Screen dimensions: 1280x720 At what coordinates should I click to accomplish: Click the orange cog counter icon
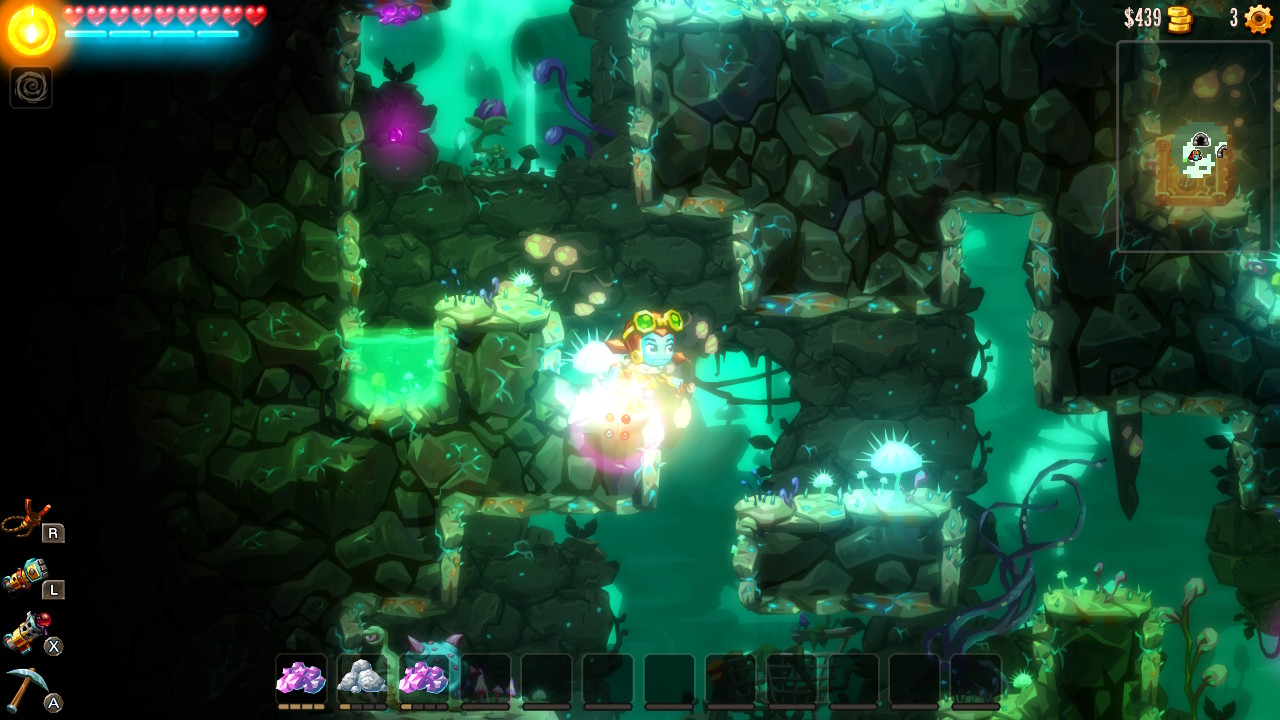pyautogui.click(x=1256, y=18)
